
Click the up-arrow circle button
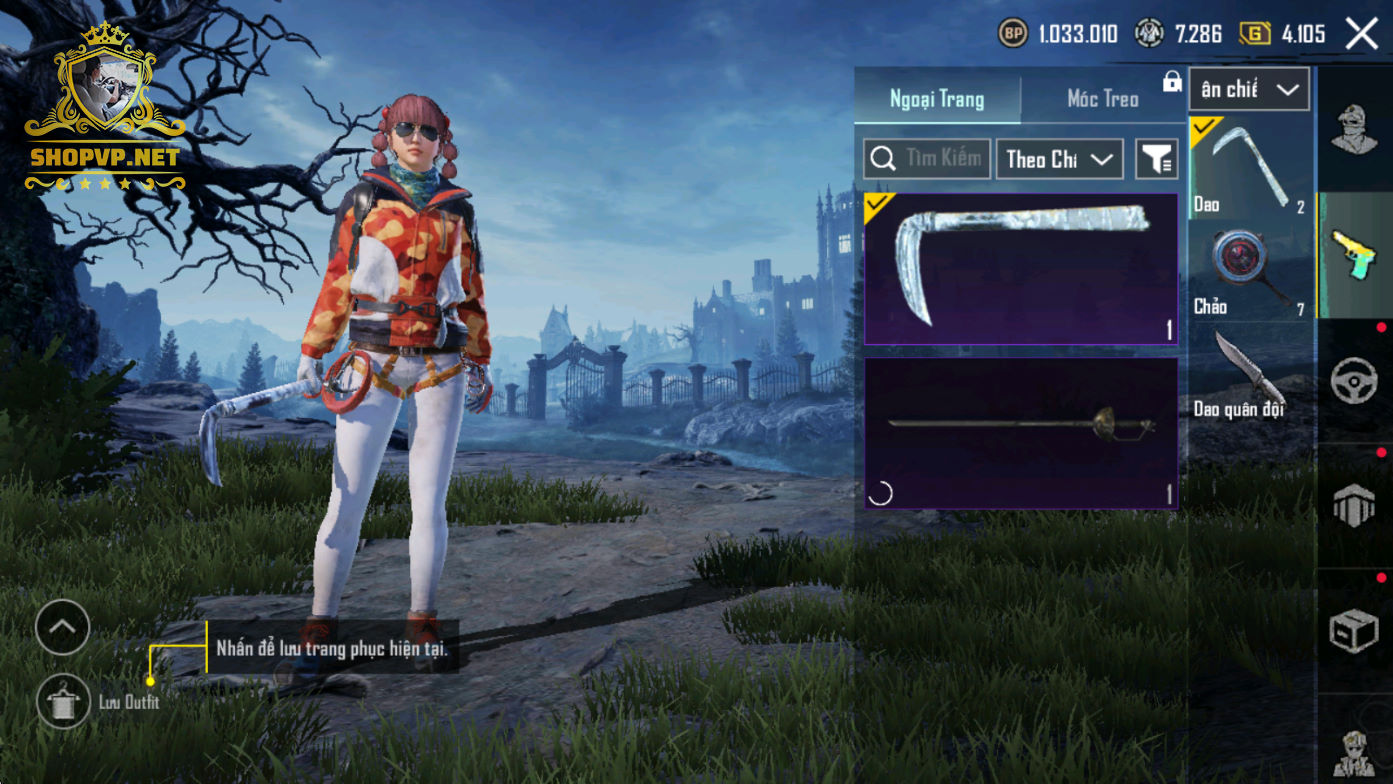(62, 628)
